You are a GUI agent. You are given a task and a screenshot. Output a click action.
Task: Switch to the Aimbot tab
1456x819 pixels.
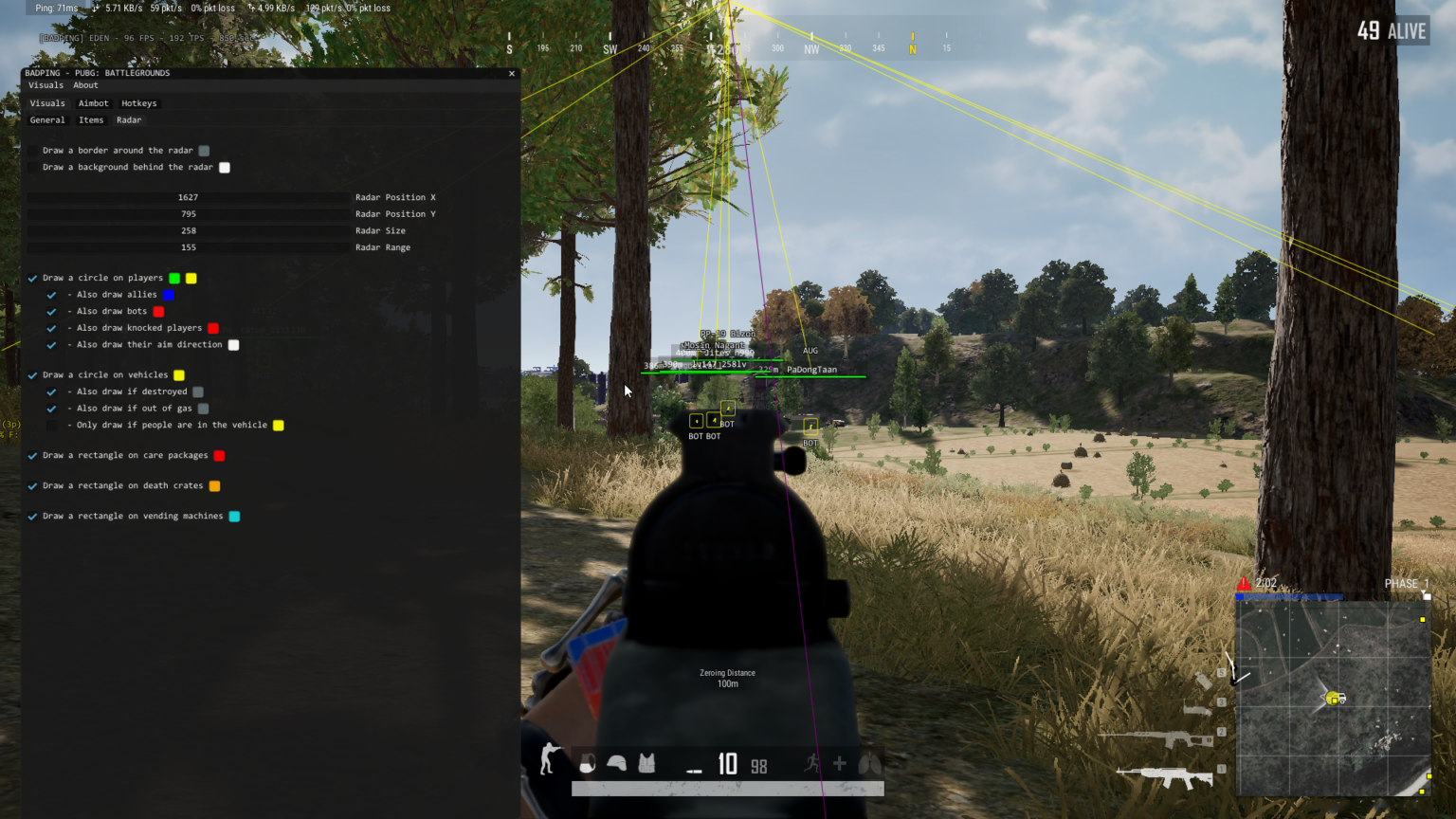pos(92,102)
